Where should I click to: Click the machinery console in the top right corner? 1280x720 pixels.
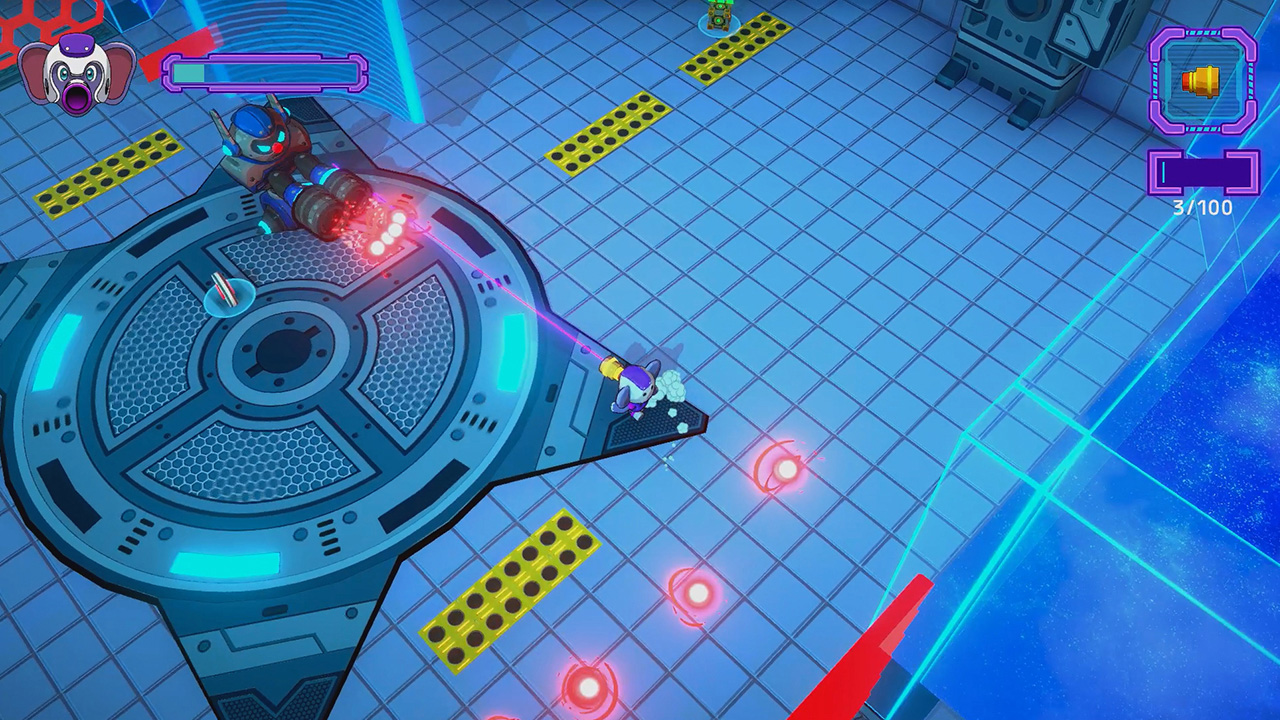[x=1010, y=40]
